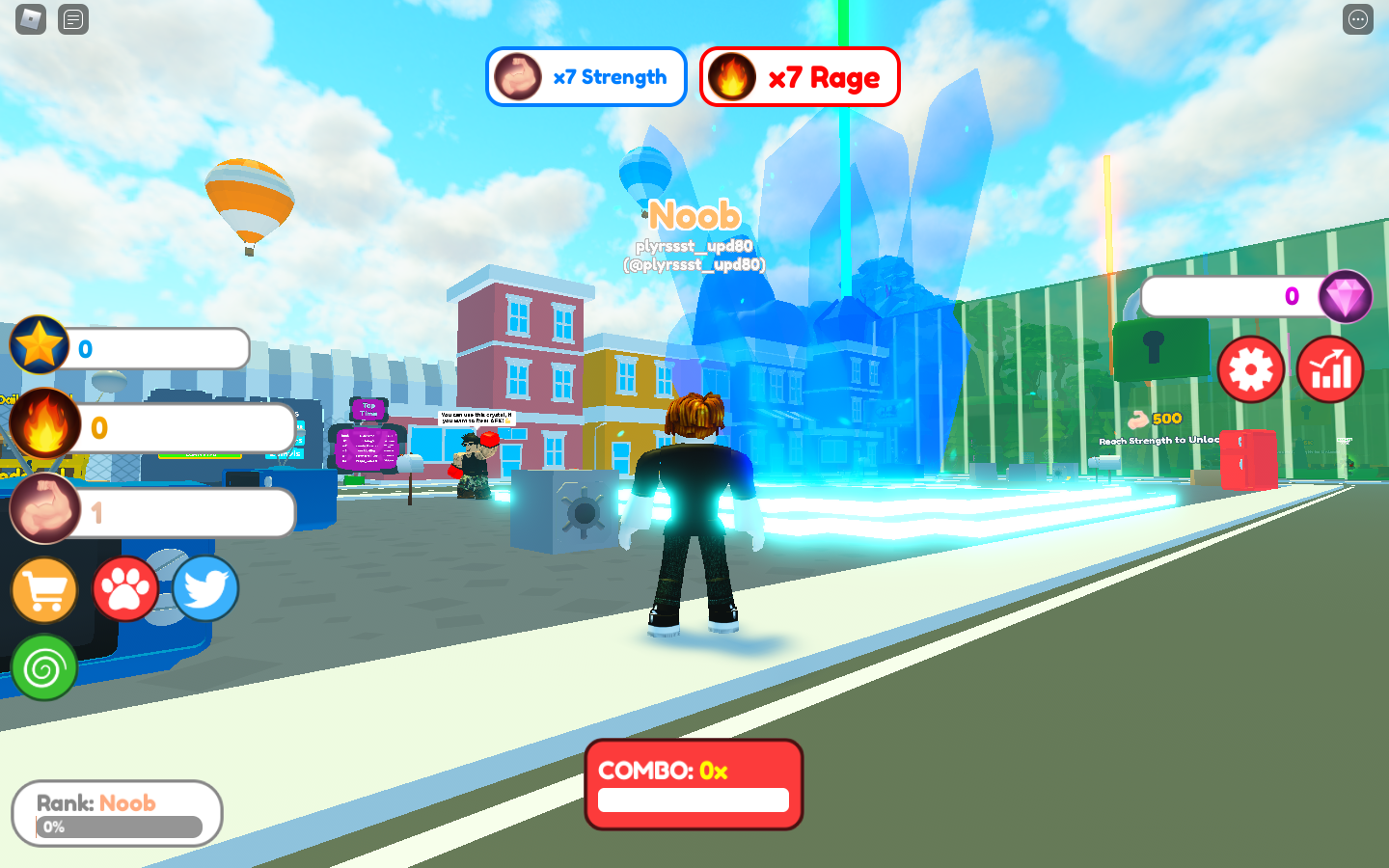This screenshot has height=868, width=1389.
Task: Select the flame Rage stat icon
Action: click(x=42, y=424)
